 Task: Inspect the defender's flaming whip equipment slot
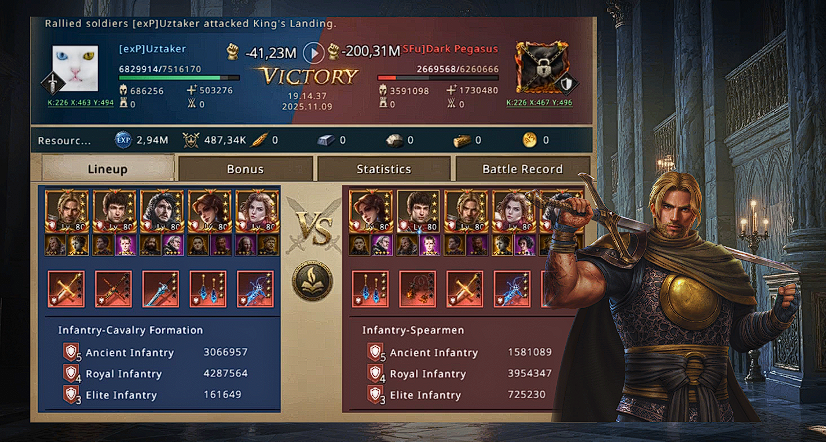coord(415,288)
